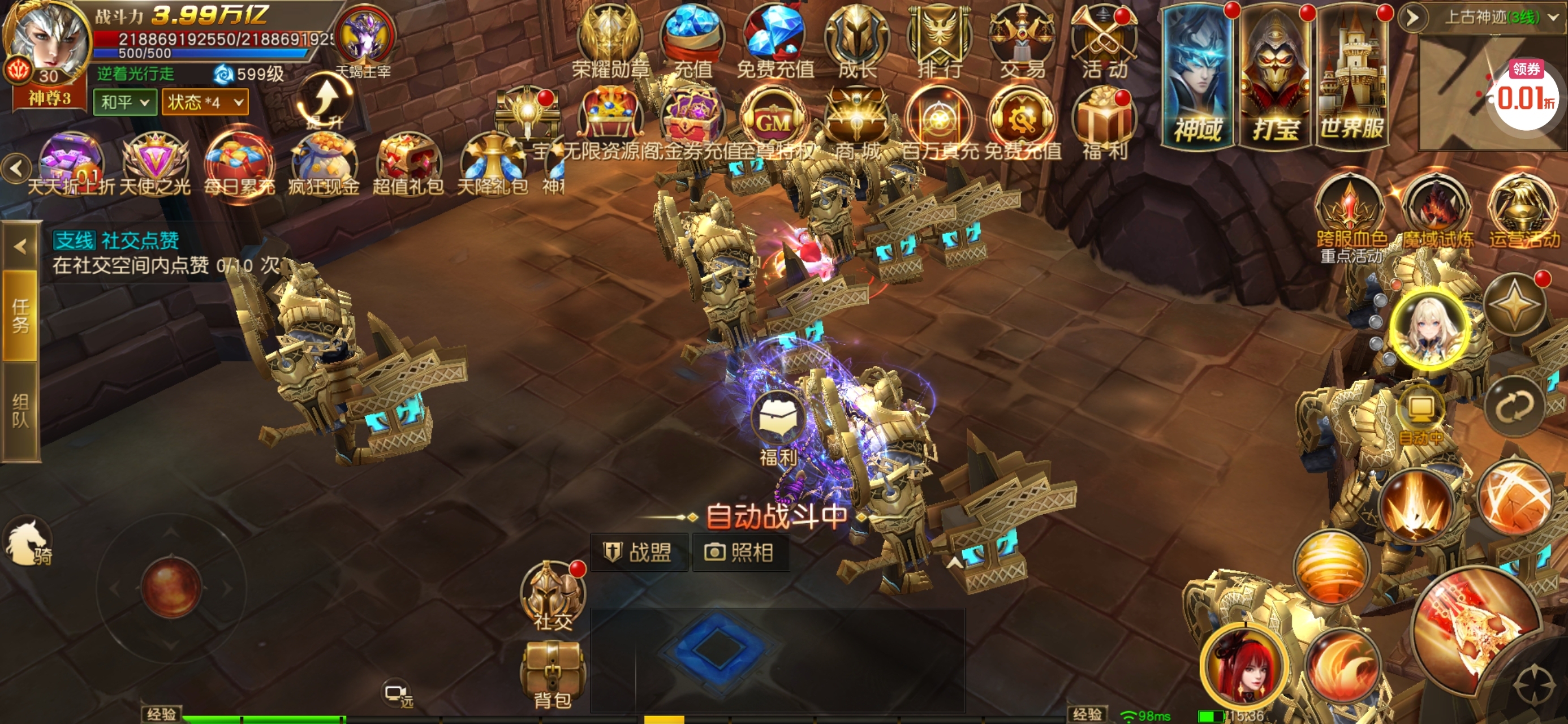
Task: Open the 战盟 guild button
Action: 640,552
